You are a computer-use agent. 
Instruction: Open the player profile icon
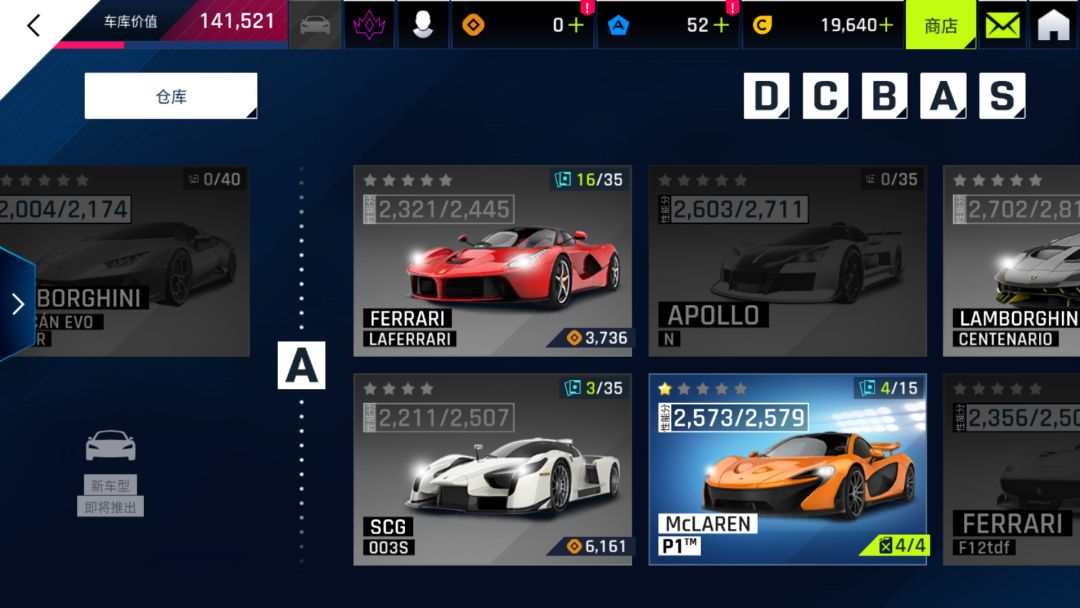click(423, 25)
